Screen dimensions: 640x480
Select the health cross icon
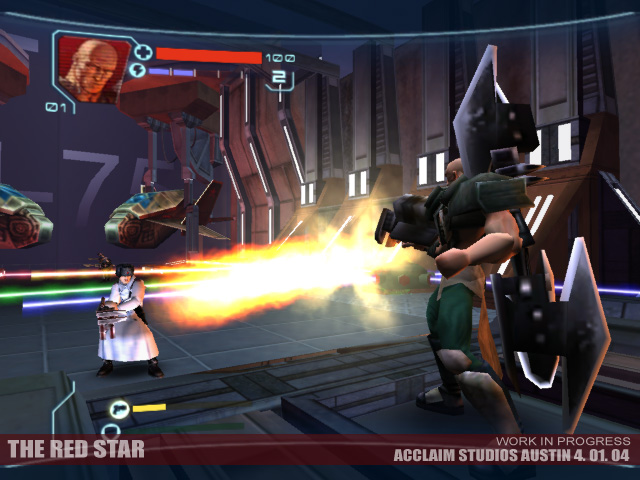142,52
